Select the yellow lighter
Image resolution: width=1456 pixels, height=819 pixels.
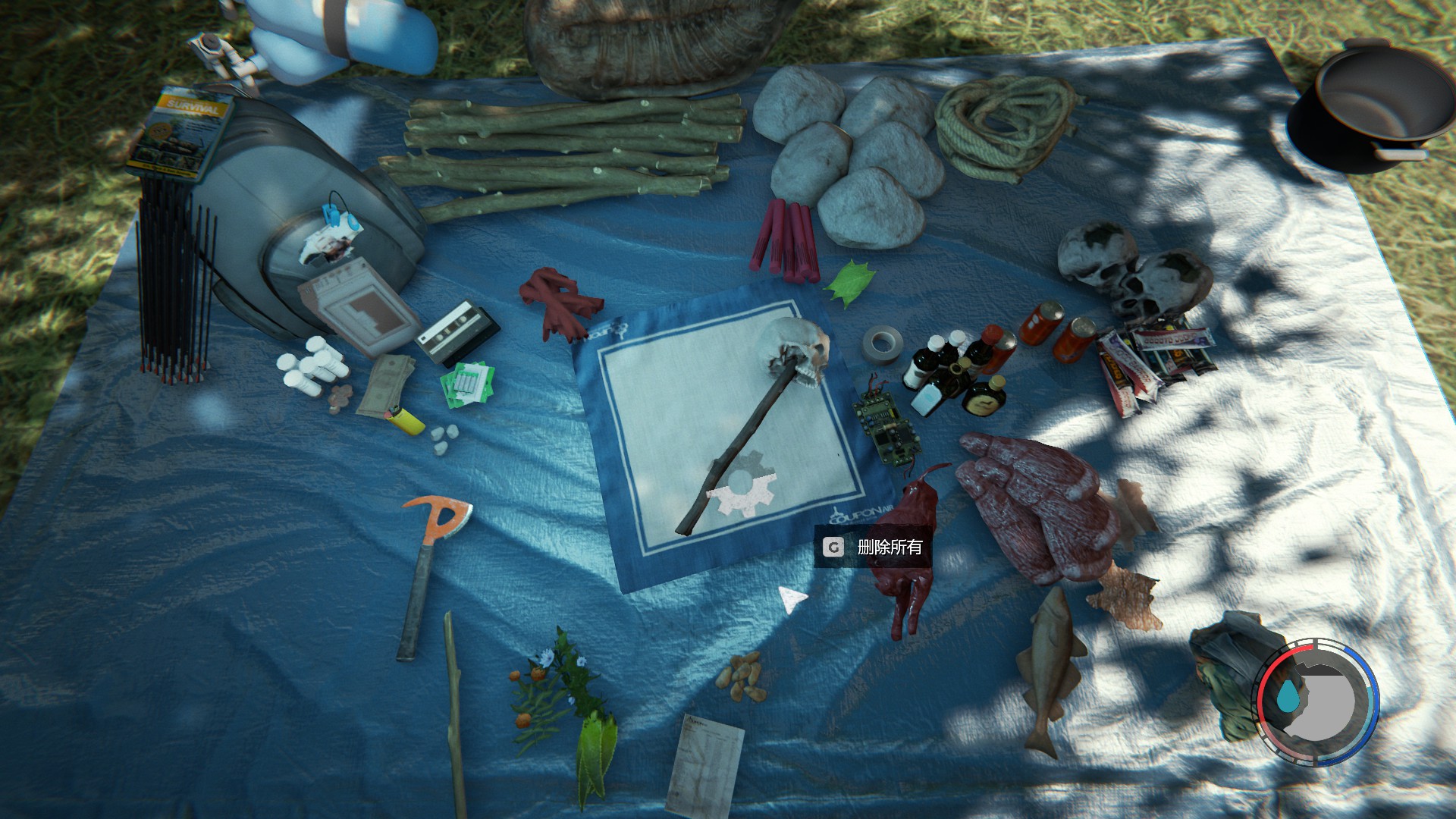(405, 419)
